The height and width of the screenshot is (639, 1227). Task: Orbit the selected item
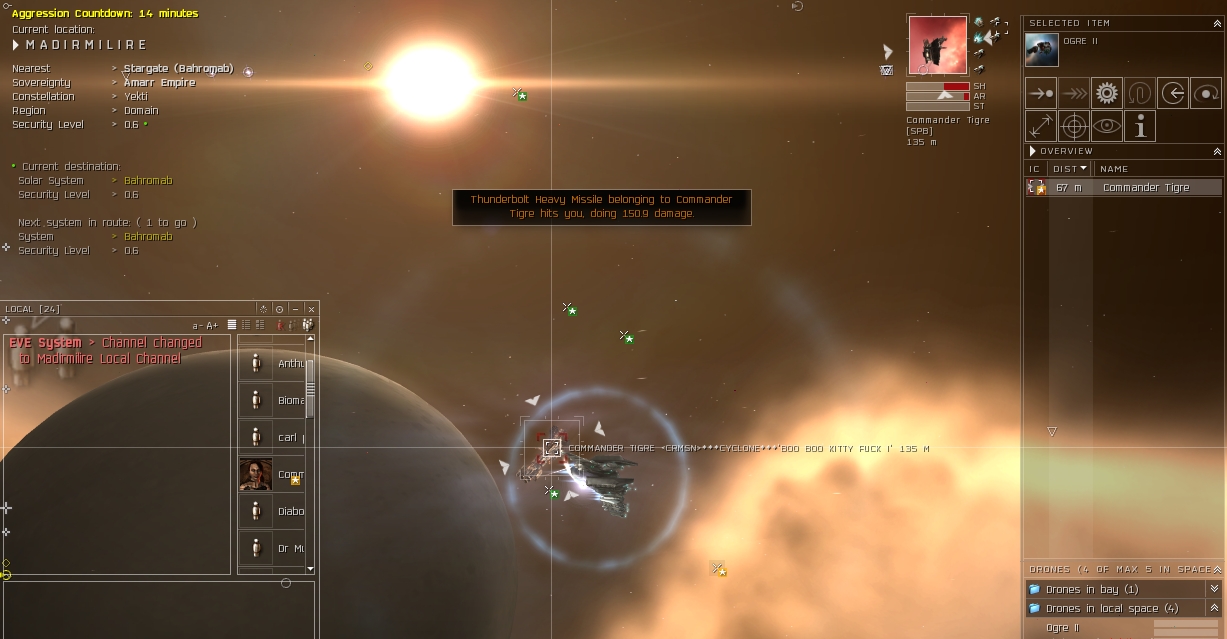pyautogui.click(x=1205, y=94)
